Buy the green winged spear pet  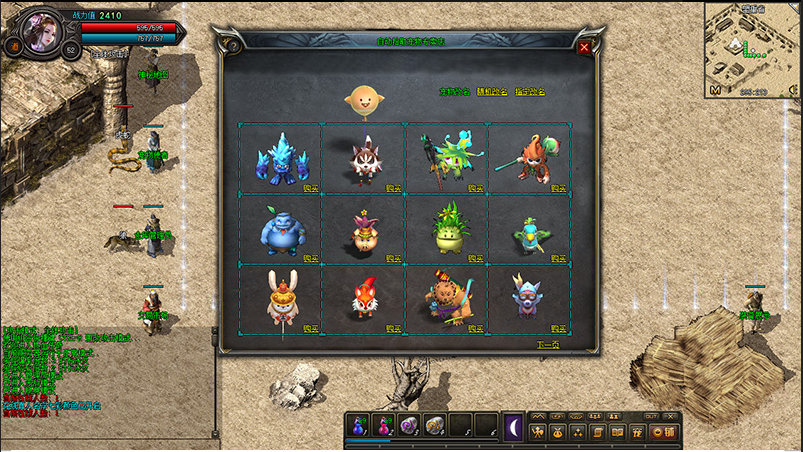point(476,187)
